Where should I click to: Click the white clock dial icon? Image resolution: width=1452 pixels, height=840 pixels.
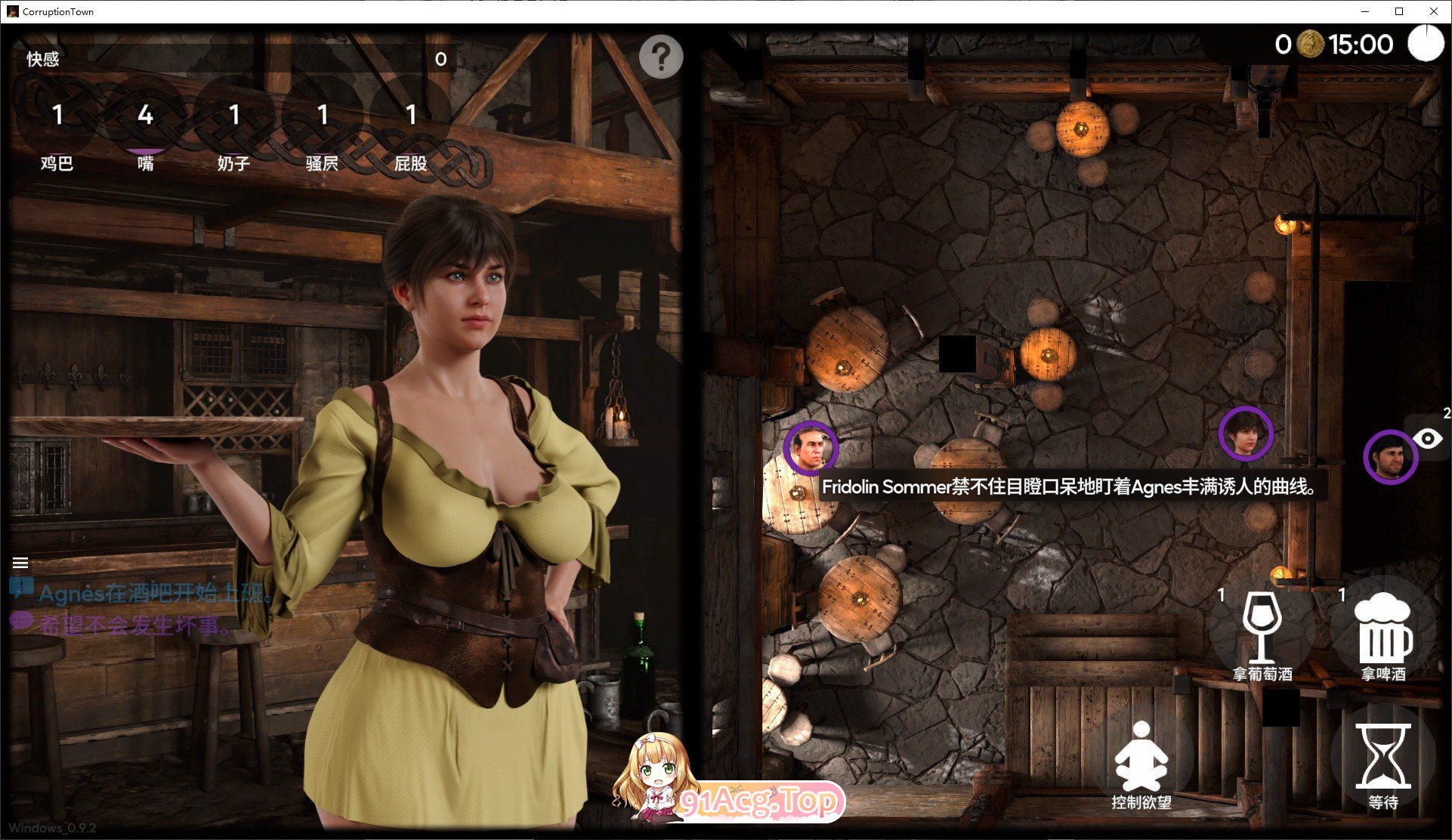tap(1426, 43)
